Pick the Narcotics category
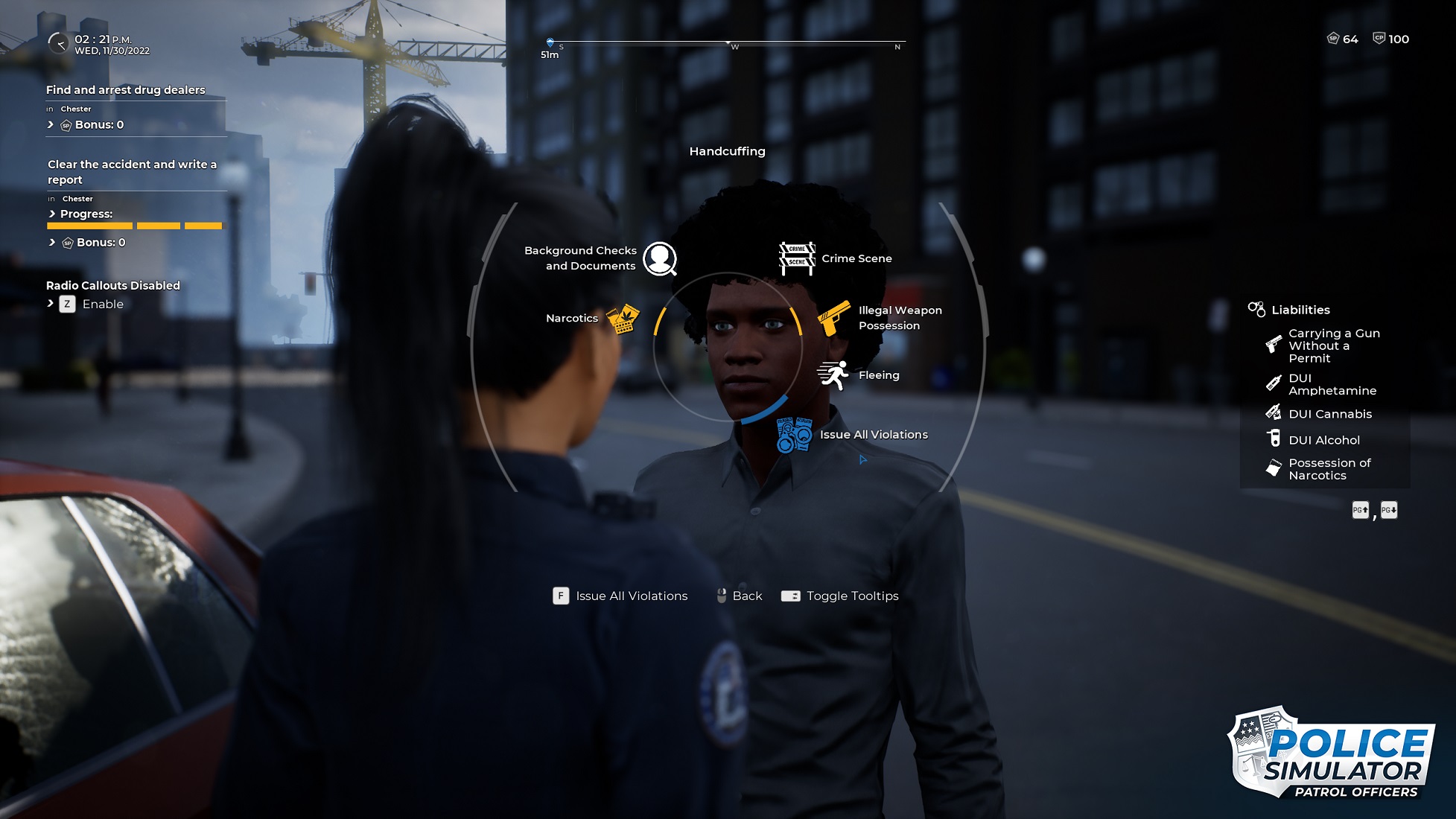The width and height of the screenshot is (1456, 819). (622, 319)
